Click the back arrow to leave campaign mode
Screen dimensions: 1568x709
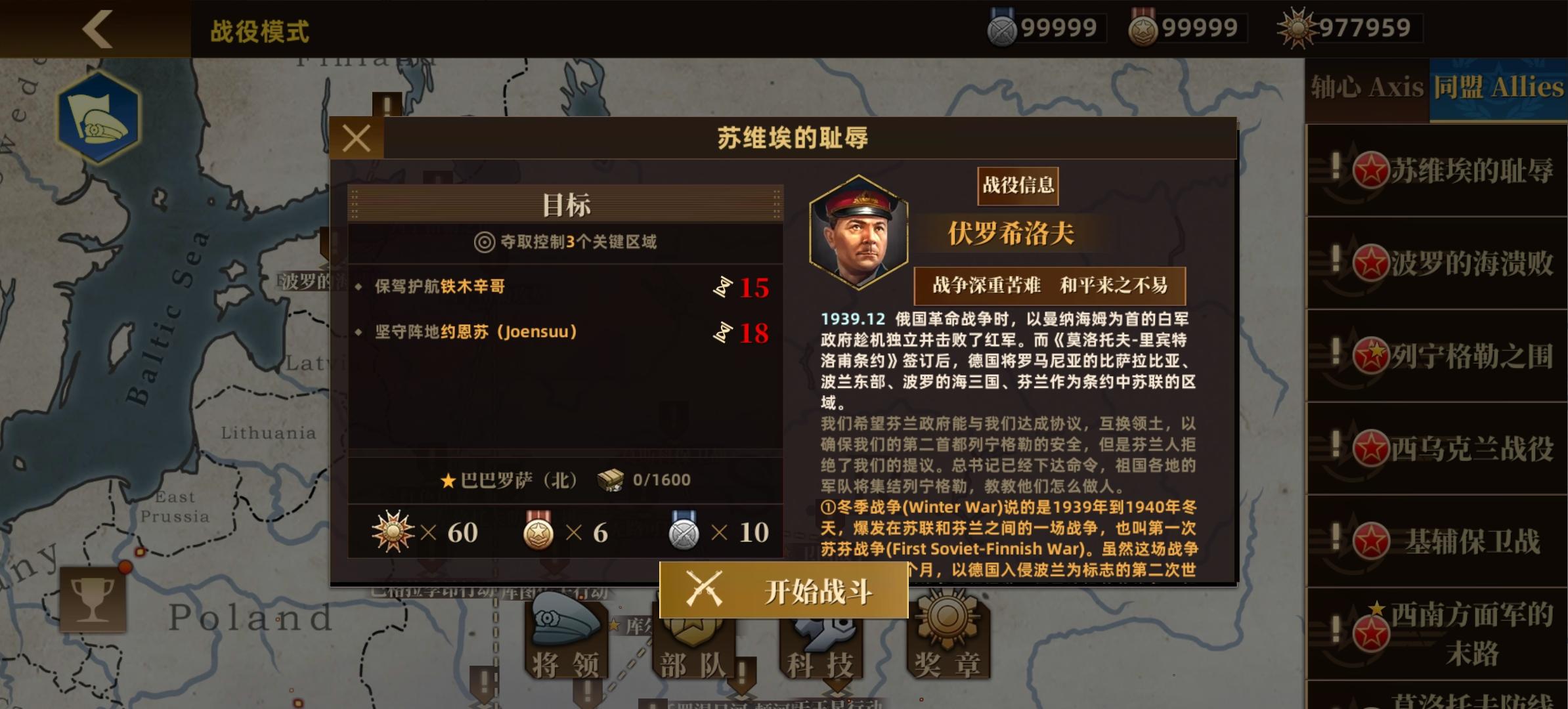tap(98, 28)
